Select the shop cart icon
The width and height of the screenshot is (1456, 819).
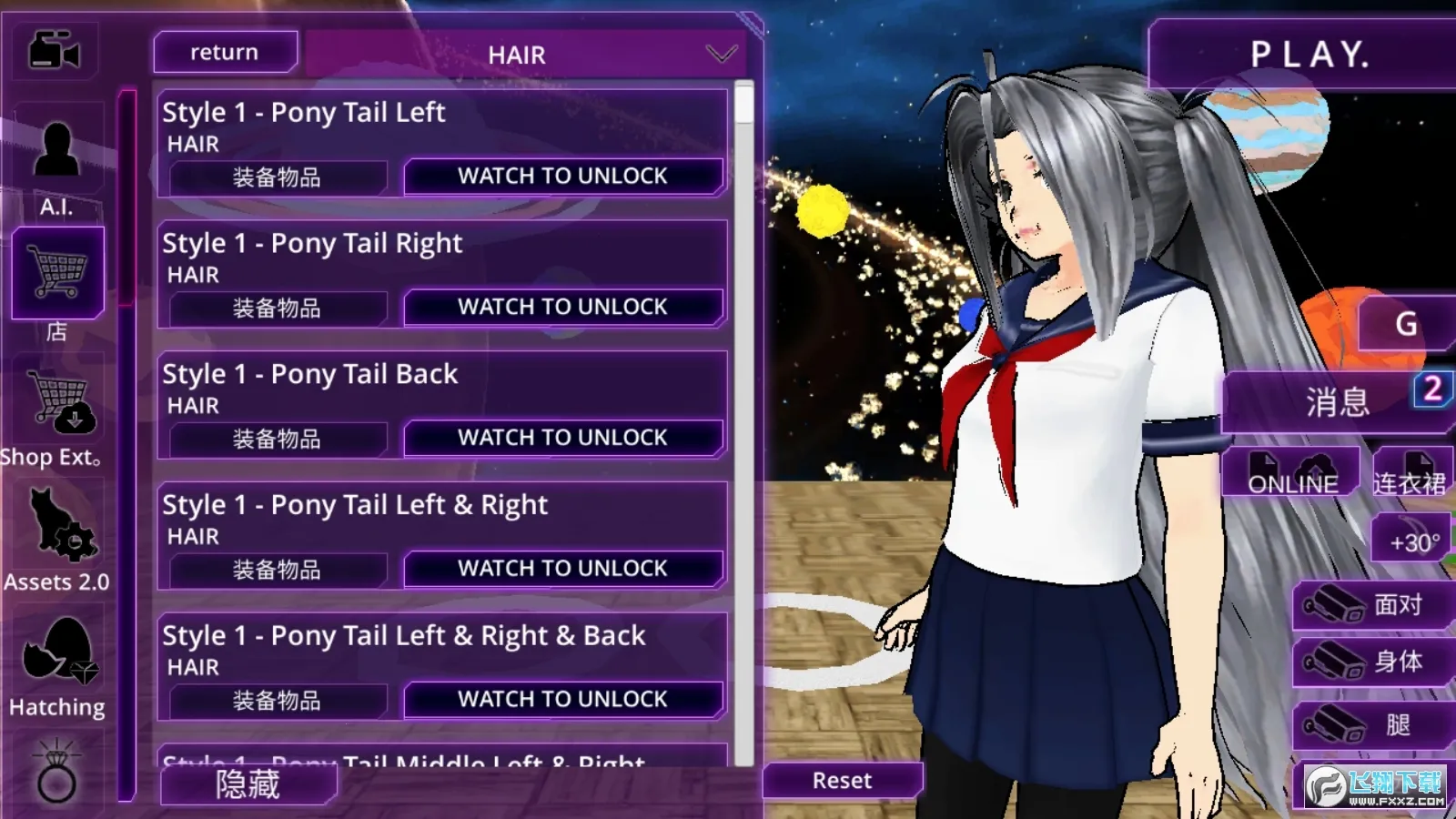(58, 273)
